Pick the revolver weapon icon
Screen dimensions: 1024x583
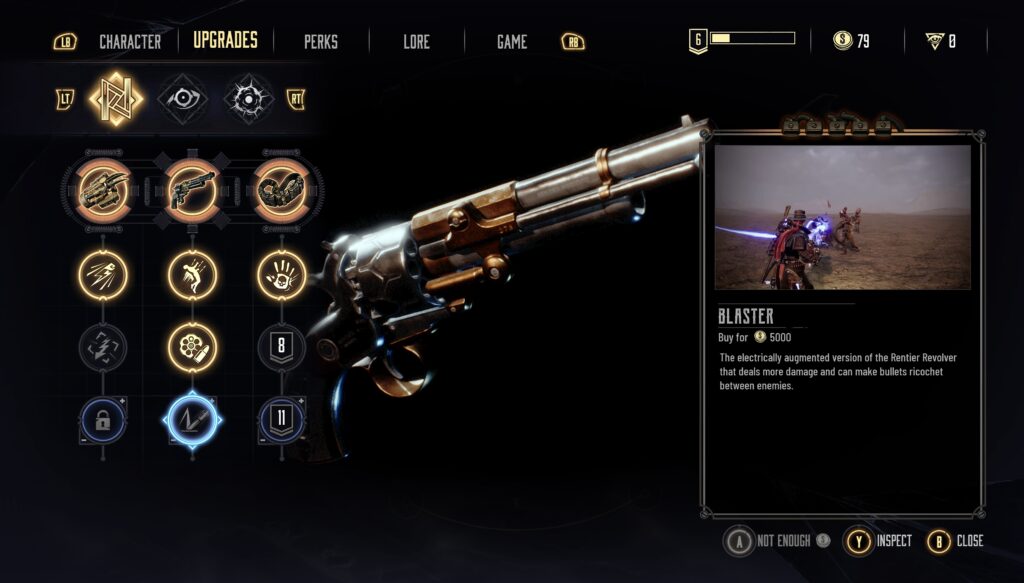pyautogui.click(x=192, y=188)
